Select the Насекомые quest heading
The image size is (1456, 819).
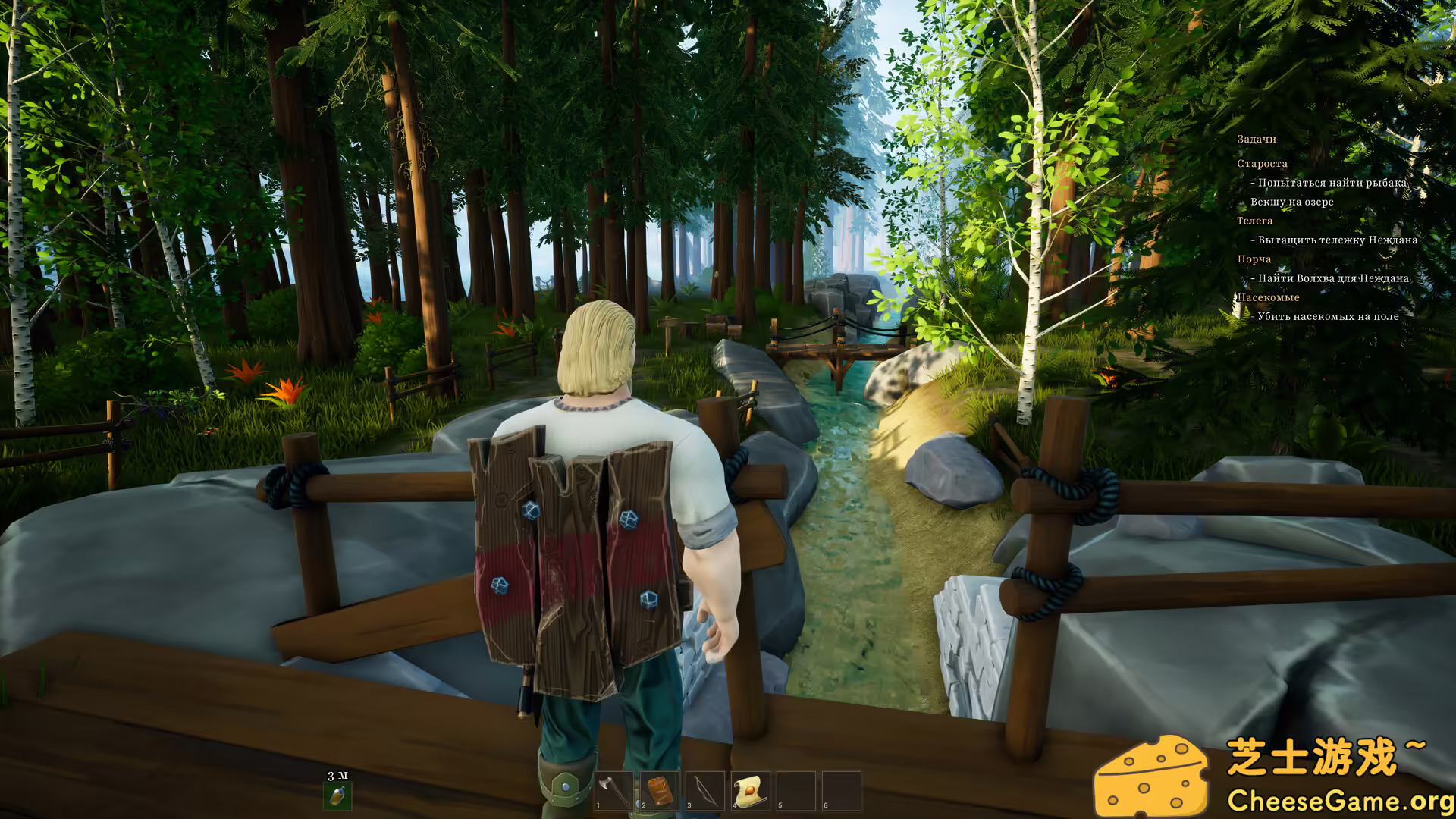1268,297
